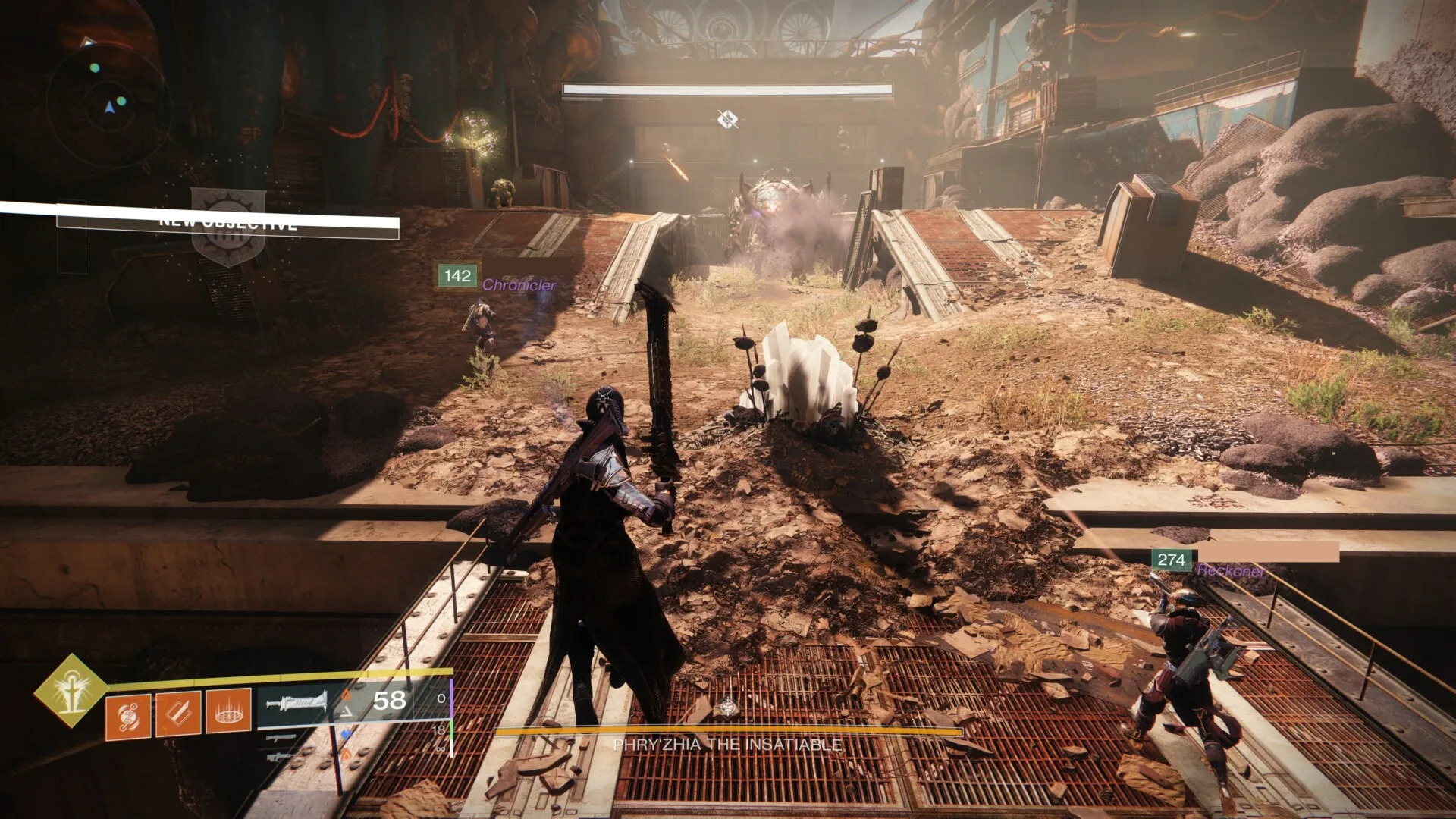The width and height of the screenshot is (1456, 819).
Task: Trigger the blade melee ability icon
Action: pyautogui.click(x=178, y=713)
